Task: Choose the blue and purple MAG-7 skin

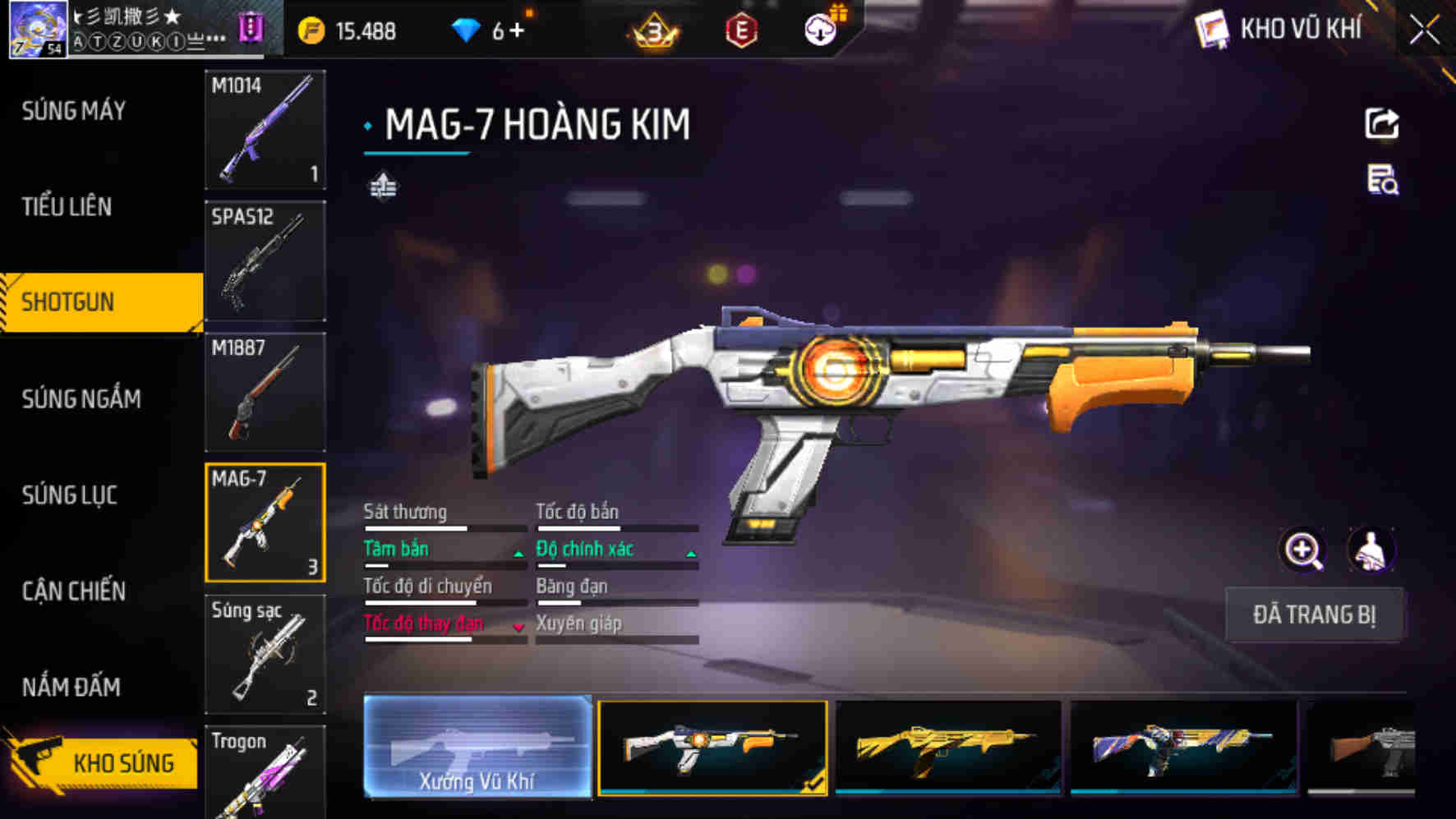Action: click(x=1183, y=747)
